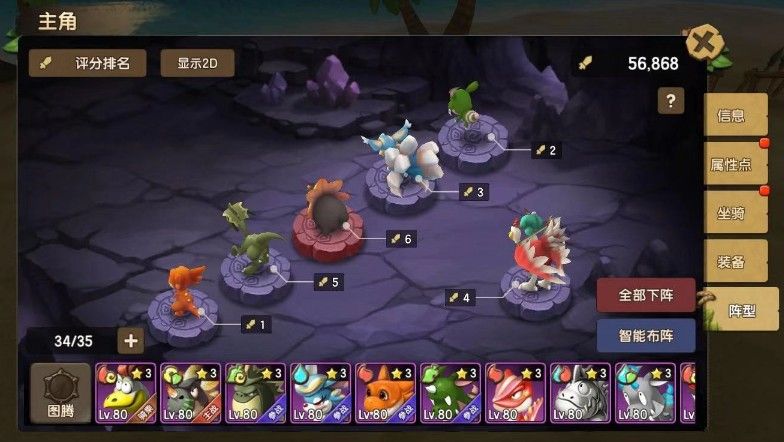Toggle the 显示2D display mode
This screenshot has width=784, height=442.
coord(197,63)
